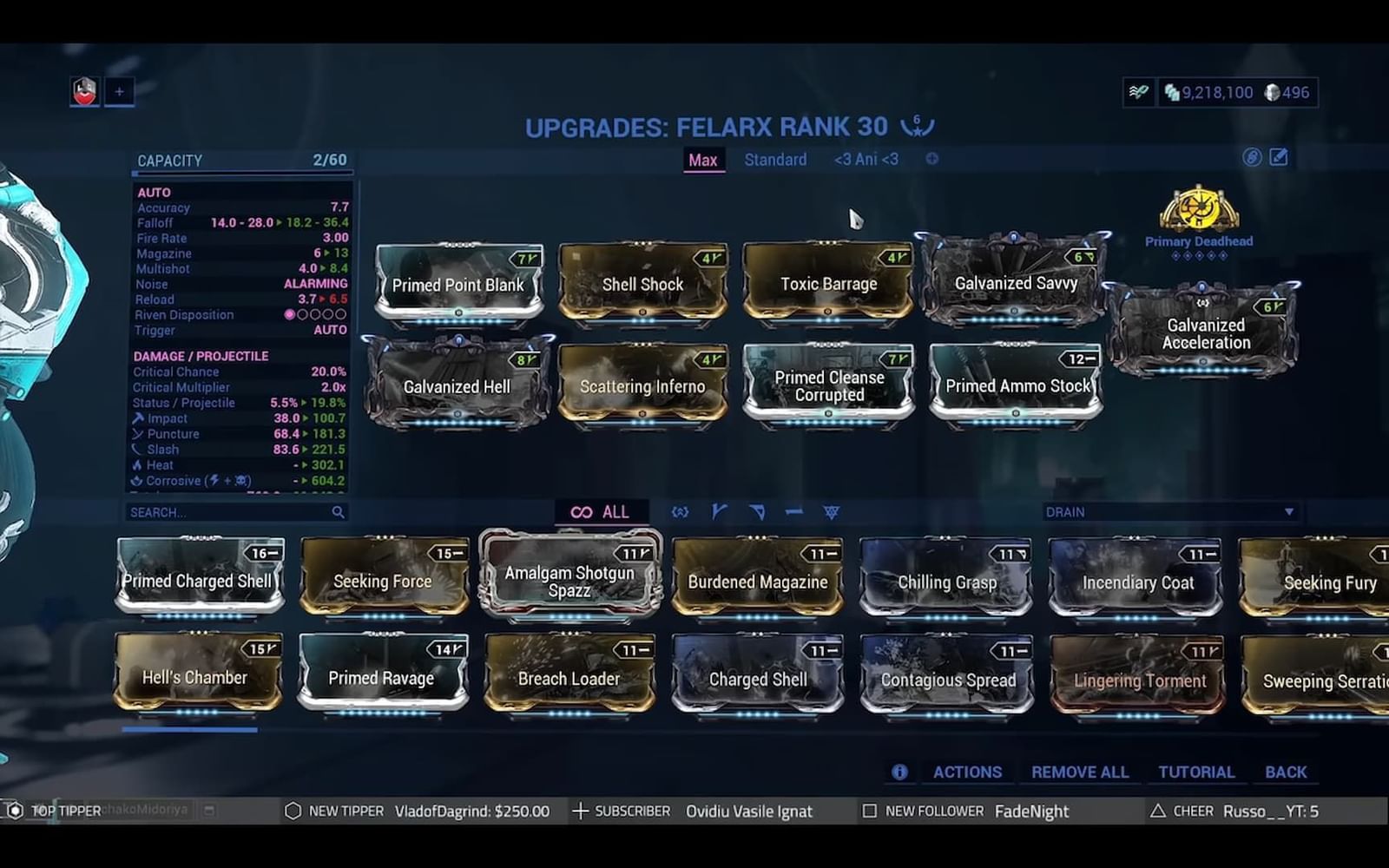Toggle the ALL mods filter
This screenshot has width=1389, height=868.
pos(602,512)
